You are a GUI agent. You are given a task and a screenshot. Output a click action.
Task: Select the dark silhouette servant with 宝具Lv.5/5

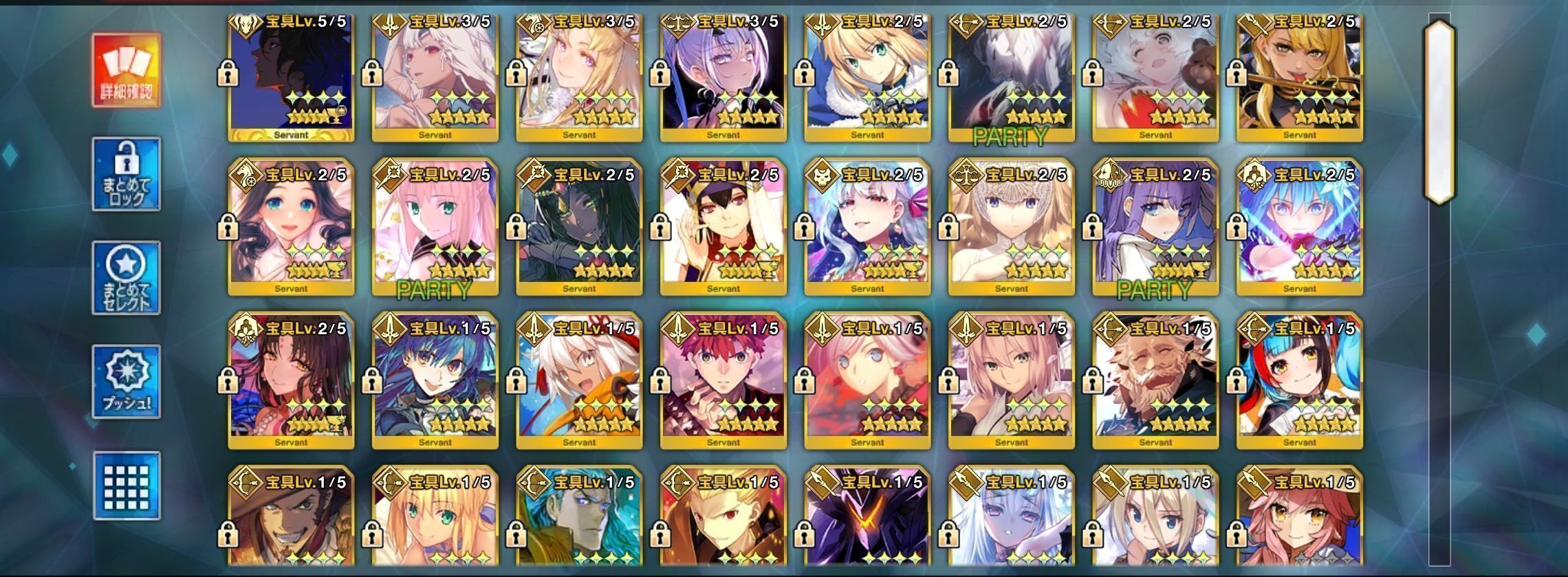click(291, 76)
